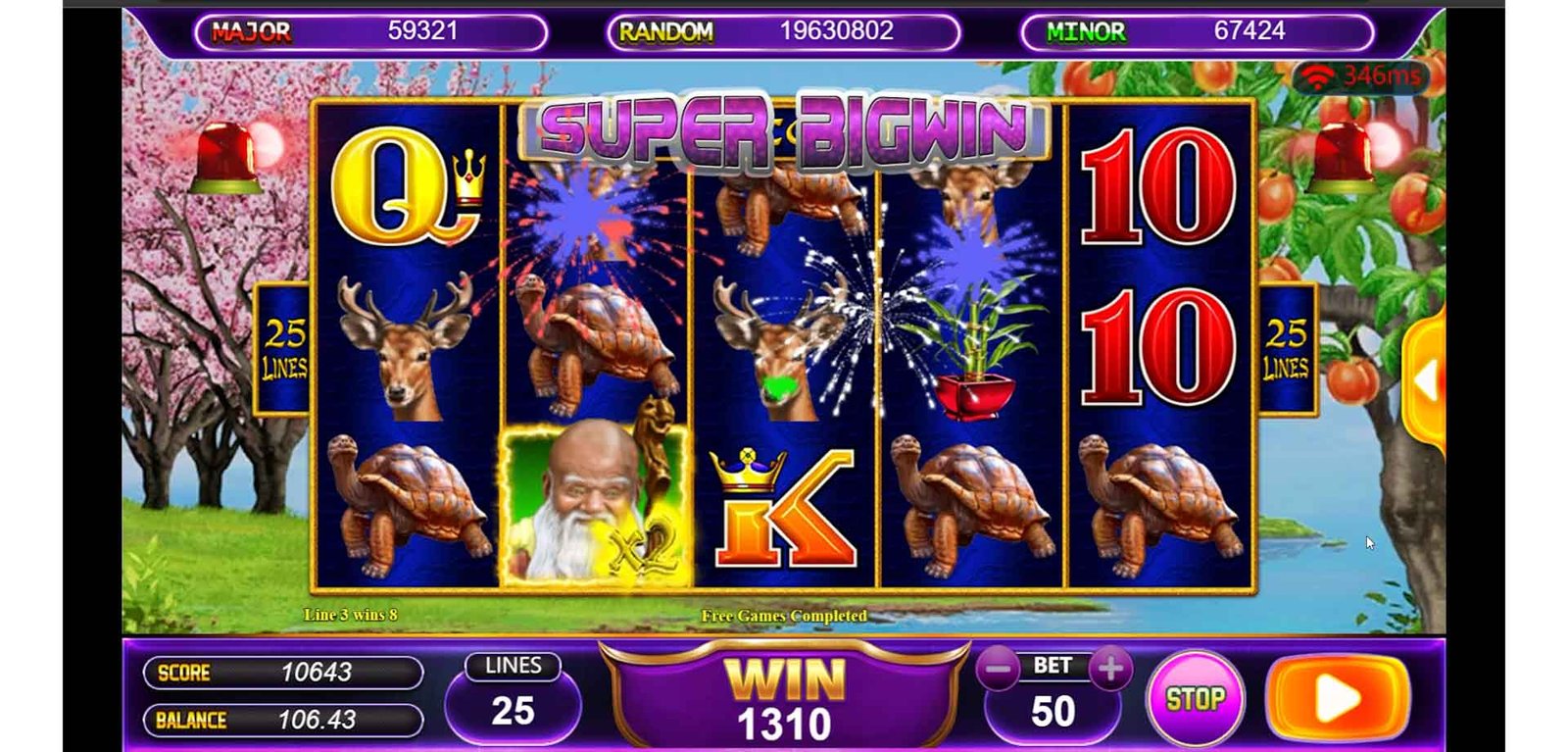Decrease the bet with the minus button
1568x752 pixels.
pos(999,671)
